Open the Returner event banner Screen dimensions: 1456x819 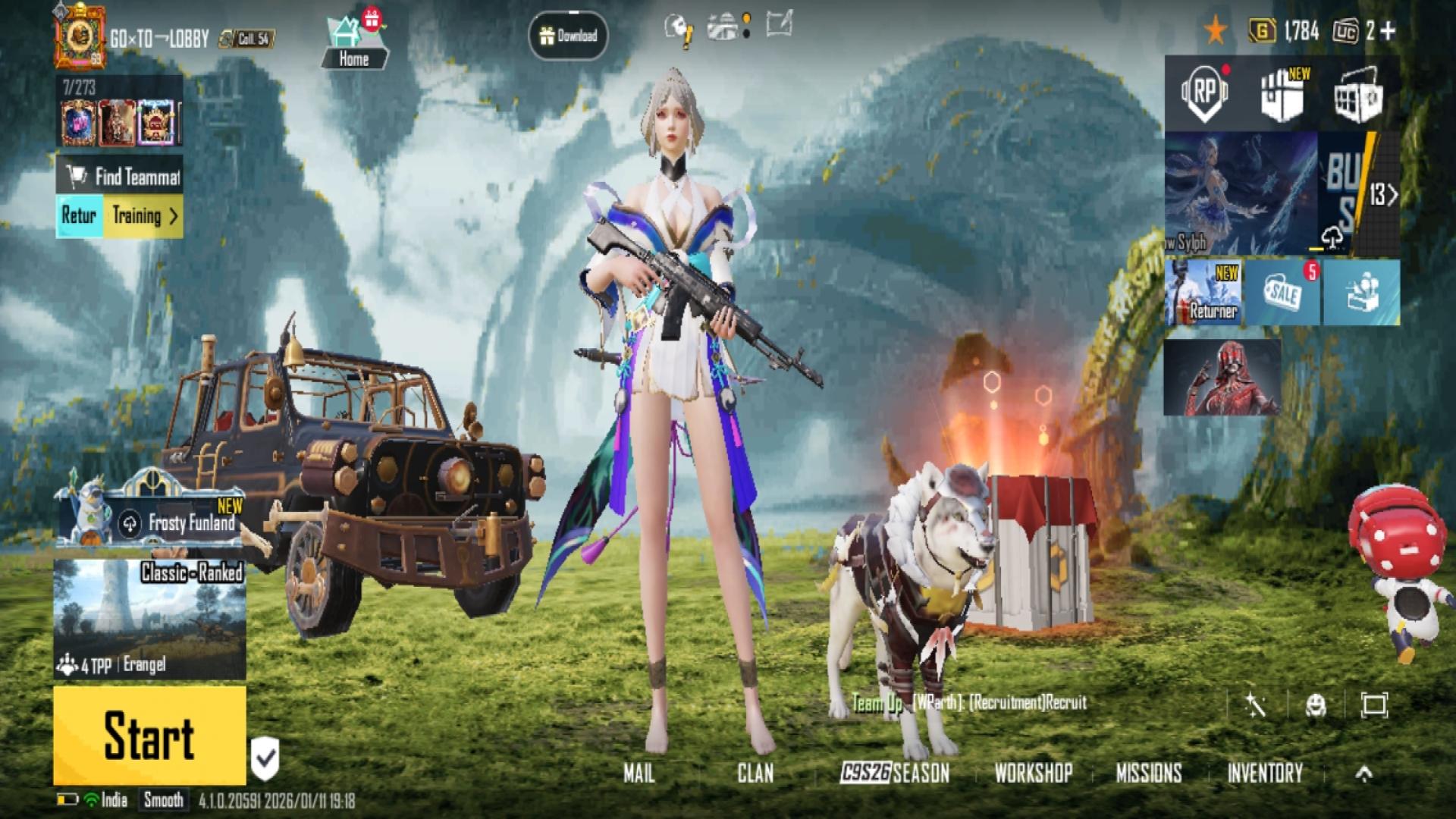click(1203, 293)
